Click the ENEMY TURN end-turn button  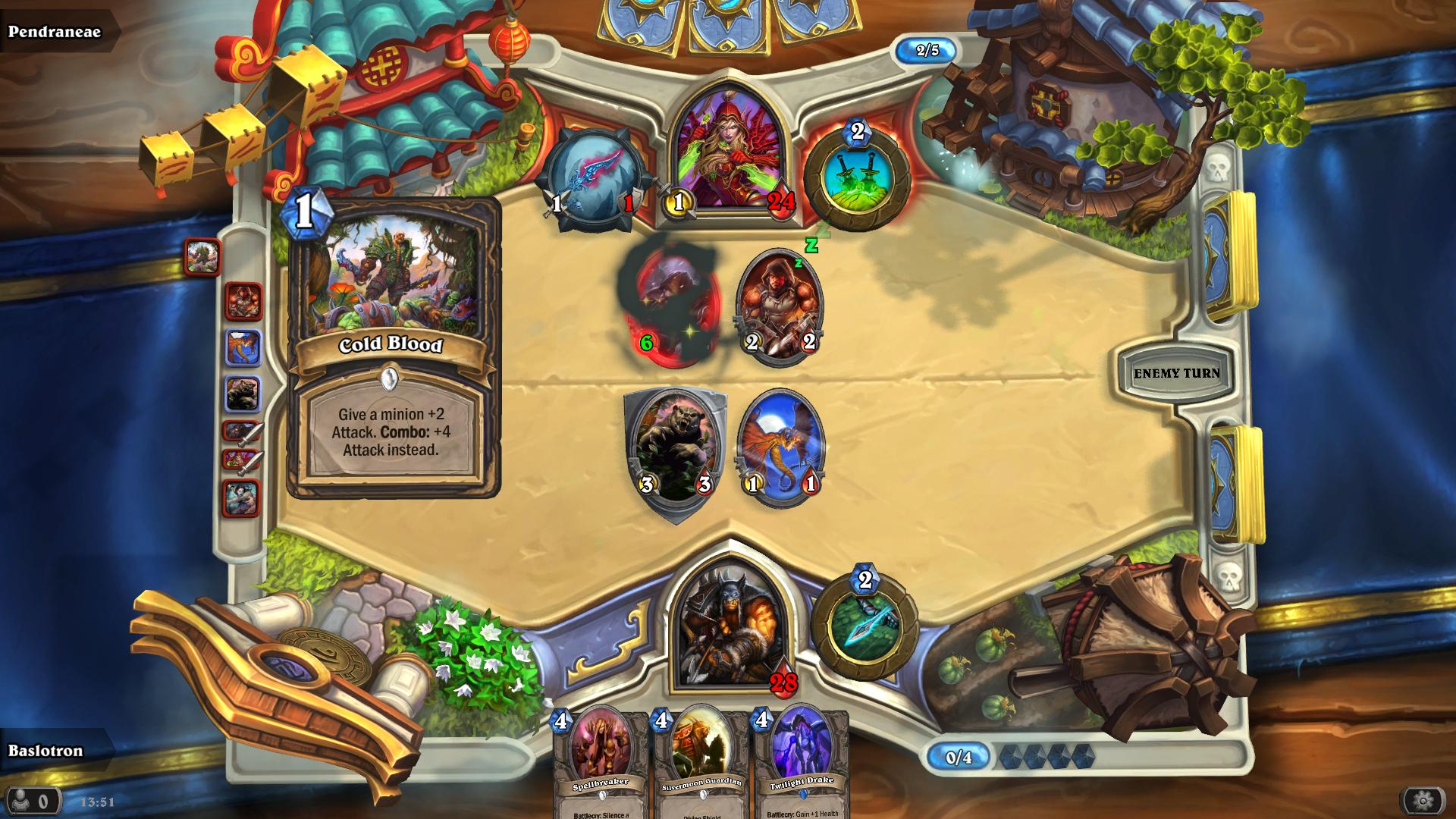tap(1176, 372)
